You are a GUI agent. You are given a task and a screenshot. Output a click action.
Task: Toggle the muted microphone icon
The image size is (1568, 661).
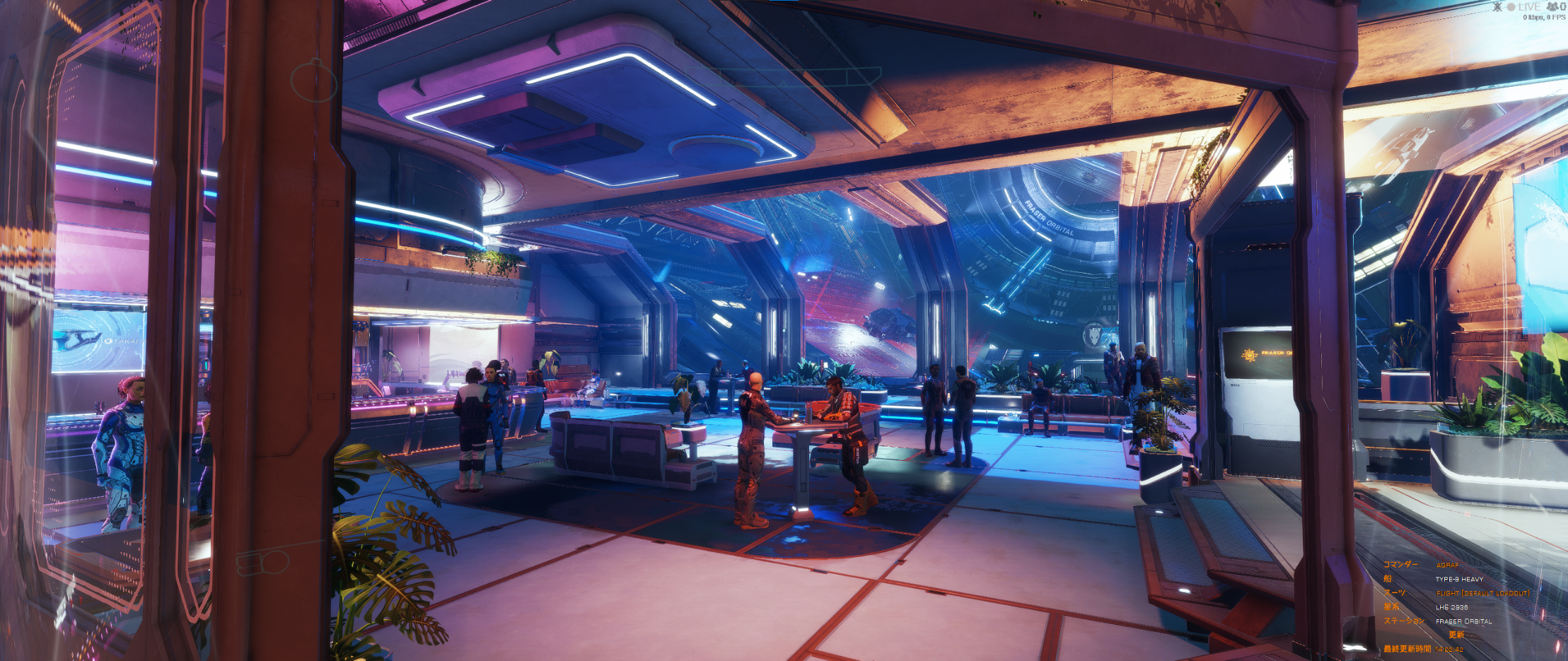(1497, 7)
